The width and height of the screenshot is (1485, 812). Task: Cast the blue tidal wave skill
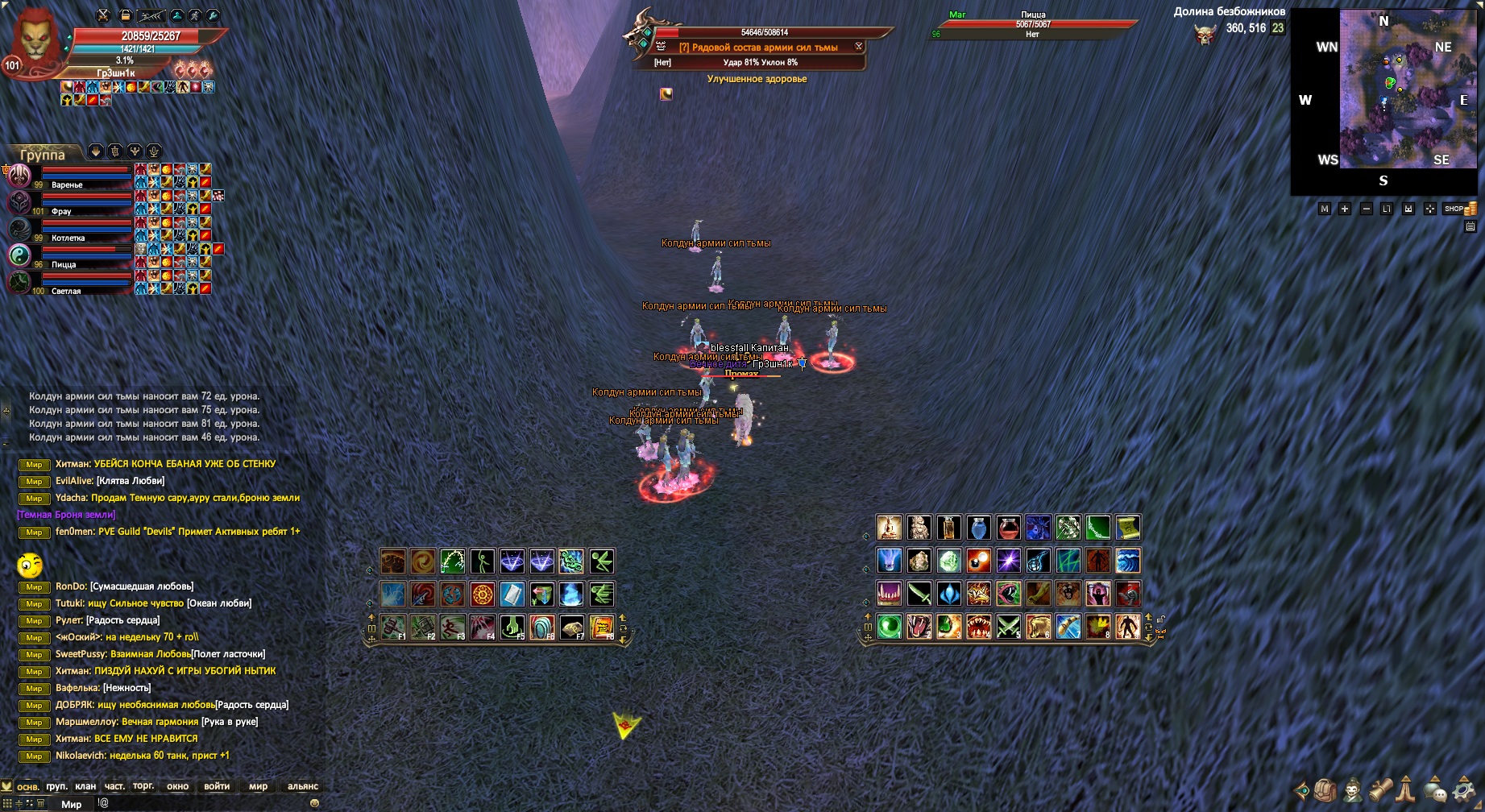pos(1127,561)
